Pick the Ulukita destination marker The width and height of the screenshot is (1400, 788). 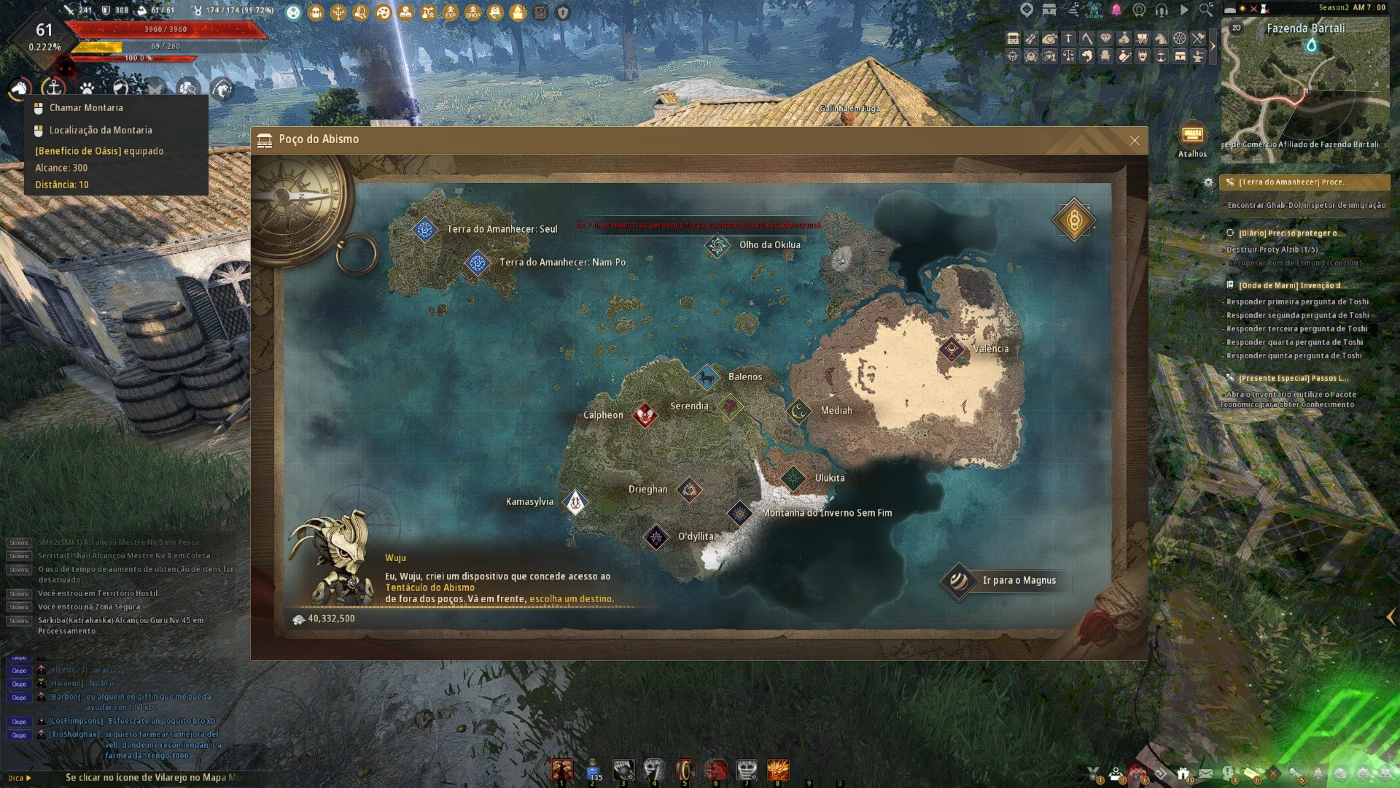pyautogui.click(x=793, y=478)
